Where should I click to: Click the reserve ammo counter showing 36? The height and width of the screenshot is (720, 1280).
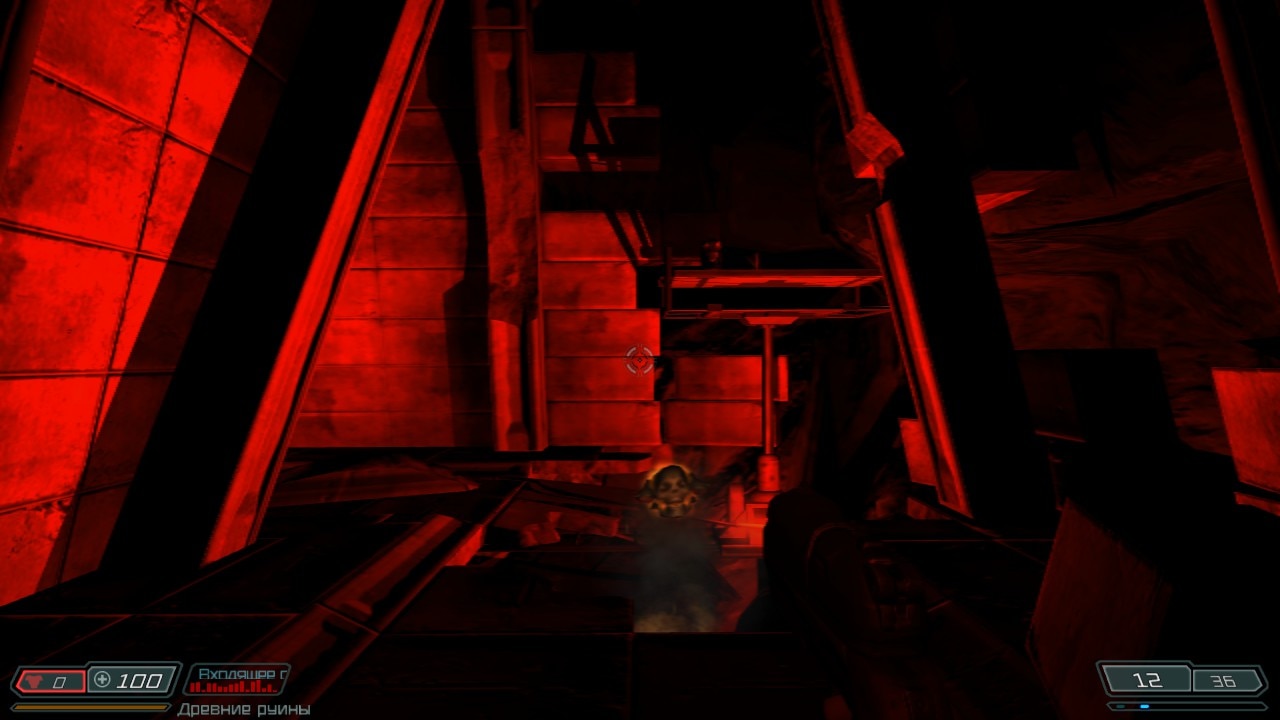pyautogui.click(x=1223, y=680)
